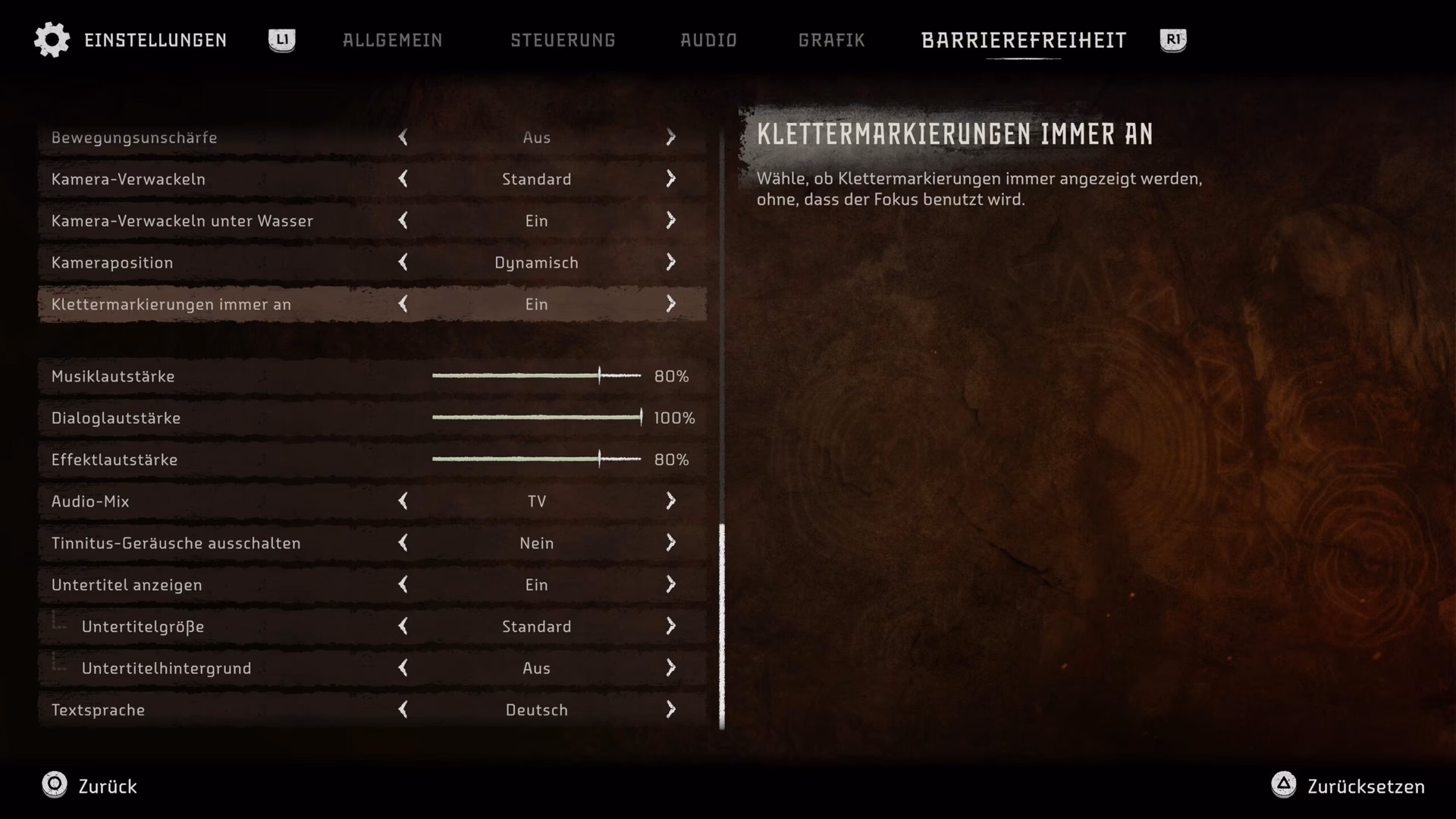Click the triangle icon next to Zurücksetzen
Image resolution: width=1456 pixels, height=819 pixels.
coord(1283,786)
